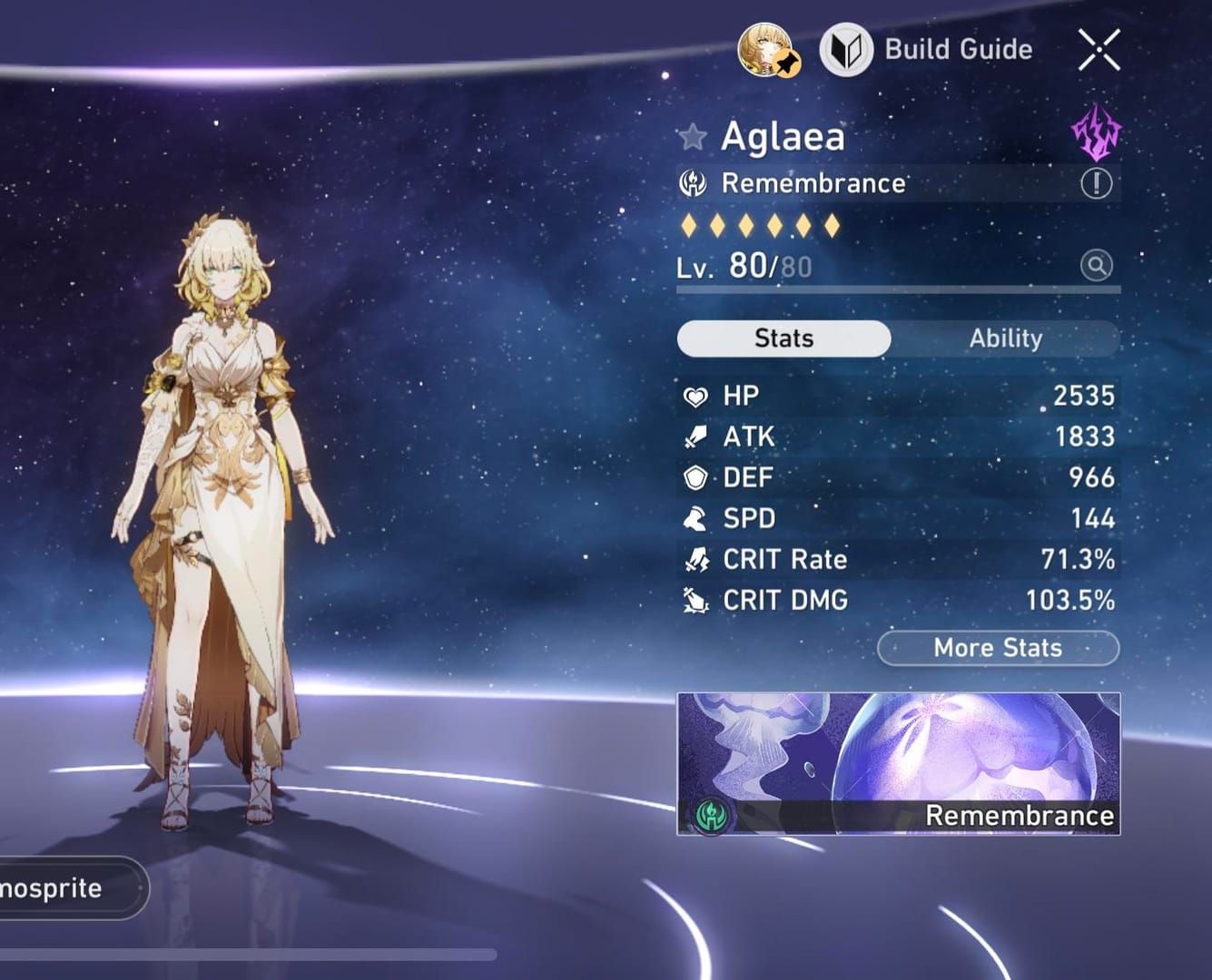Click Aglaea's pinned character portrait
The image size is (1212, 980).
point(765,50)
